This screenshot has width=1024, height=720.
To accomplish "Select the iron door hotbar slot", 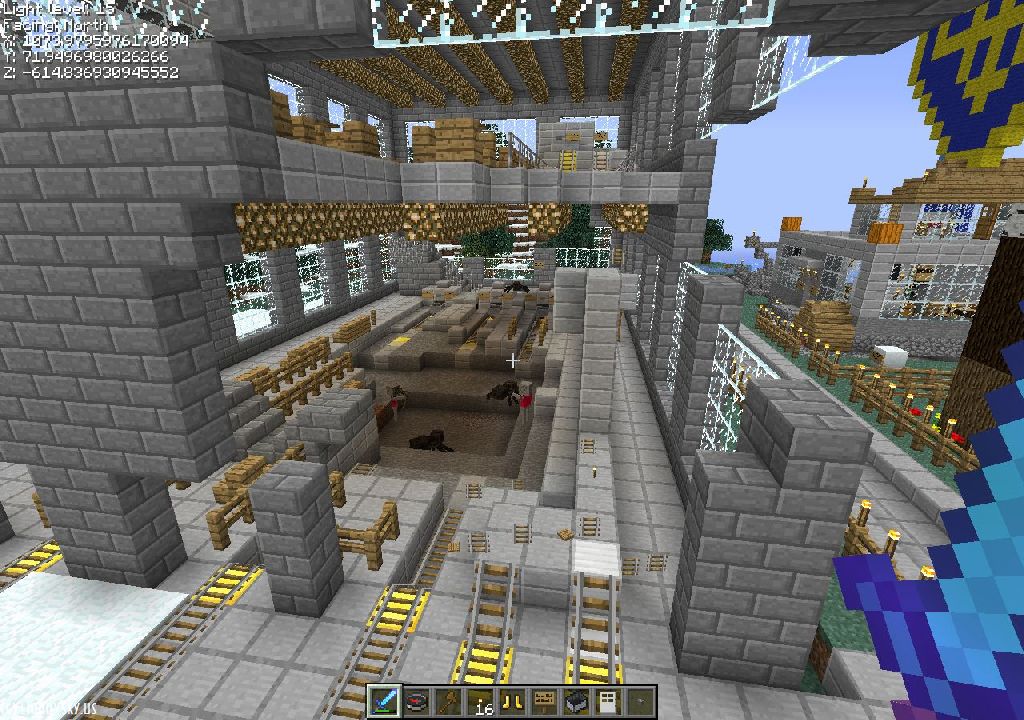I will click(608, 701).
